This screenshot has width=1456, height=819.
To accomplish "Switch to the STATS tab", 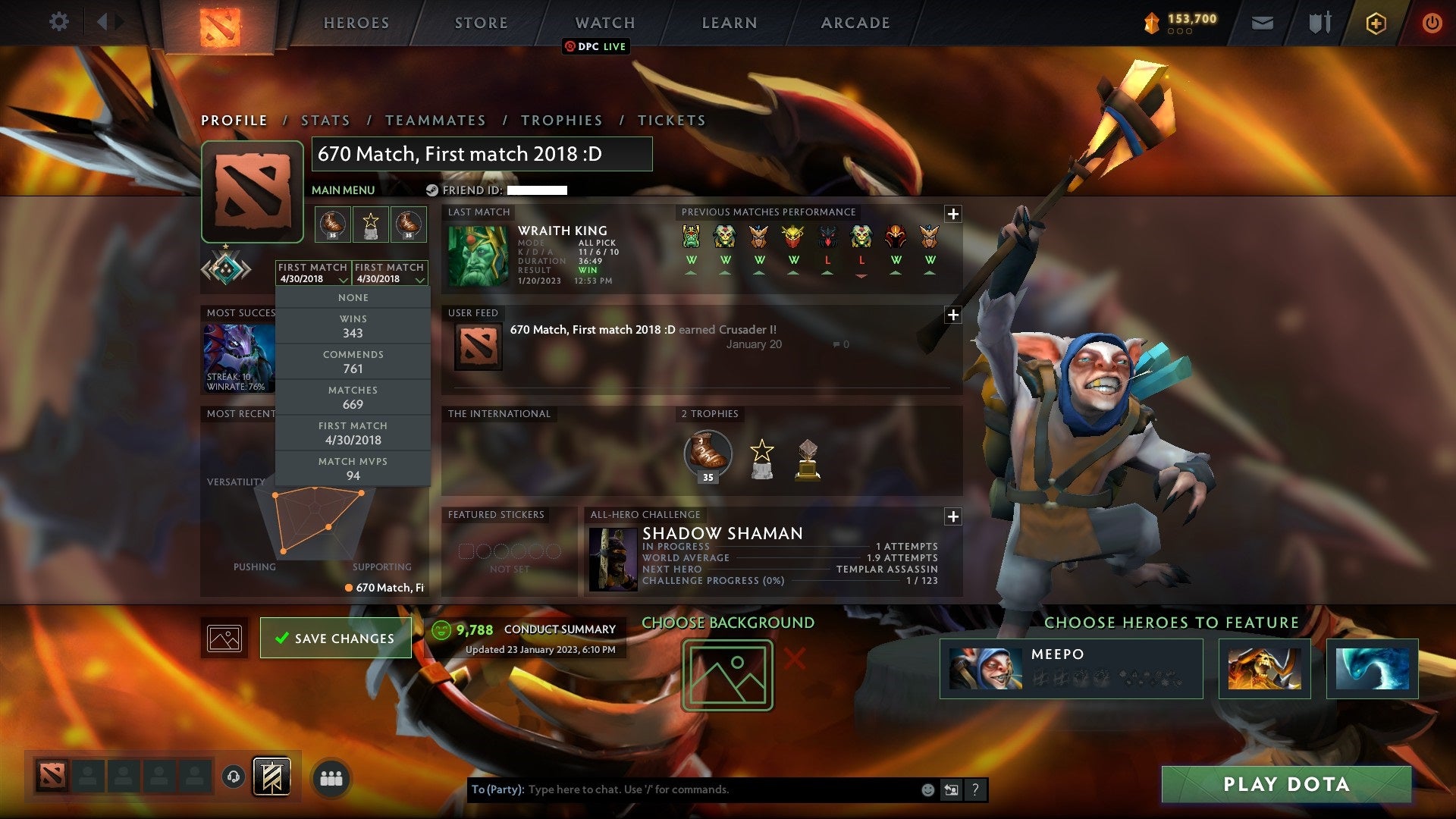I will [324, 120].
